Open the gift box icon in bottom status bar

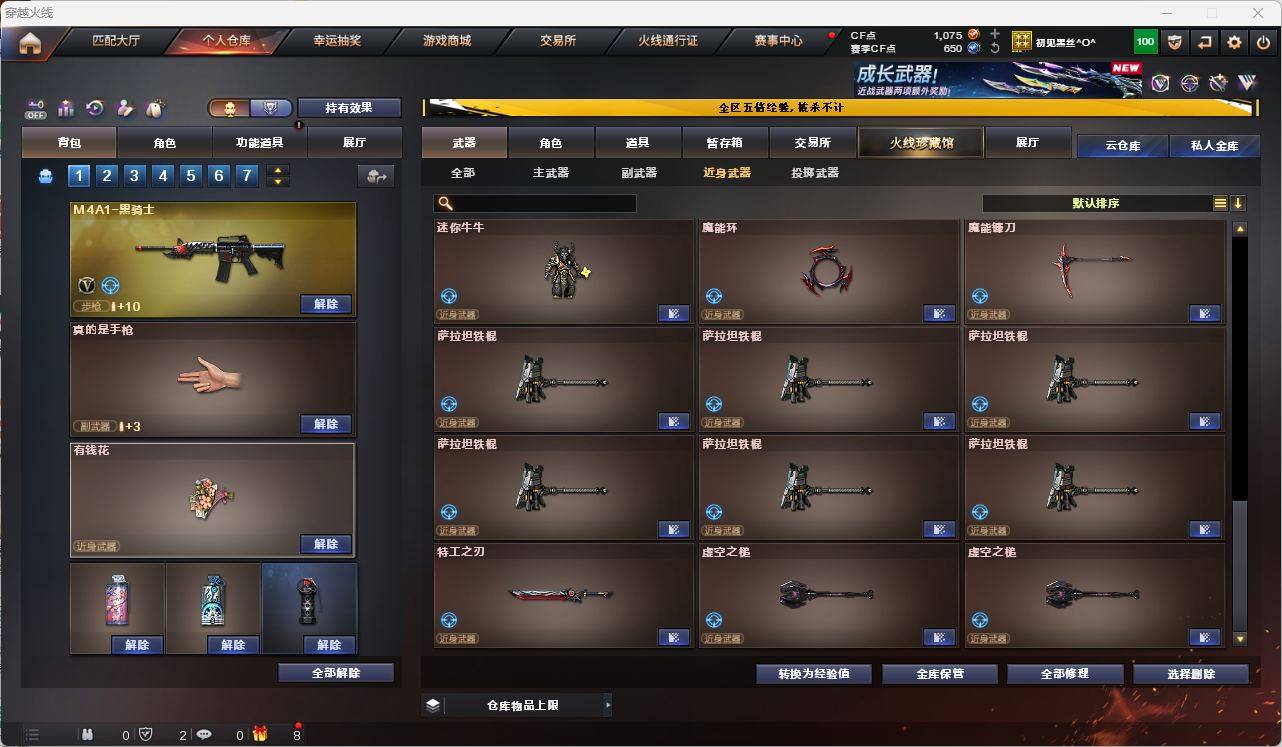pyautogui.click(x=260, y=733)
